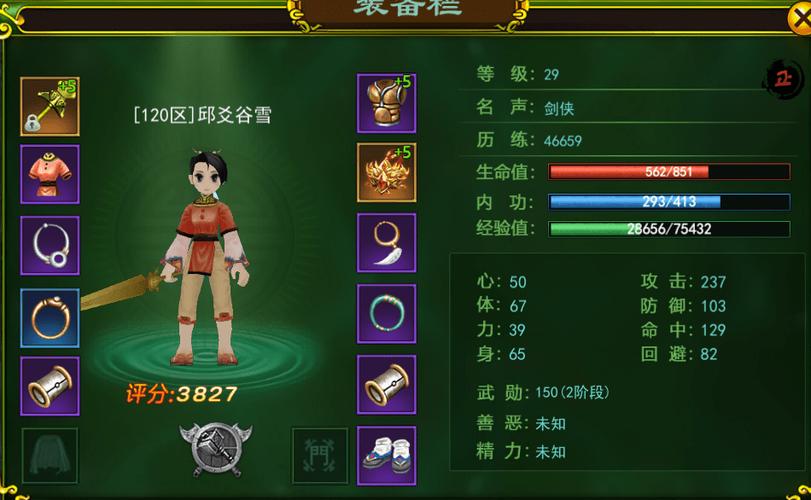Image resolution: width=811 pixels, height=500 pixels.
Task: Select the silver necklace slot
Action: coord(50,245)
